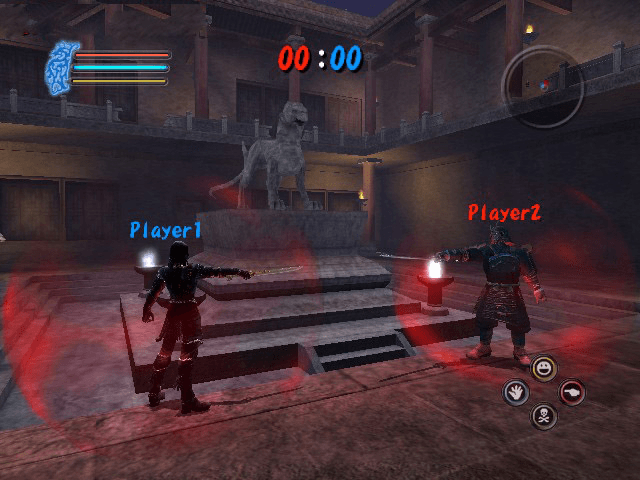The image size is (640, 480).
Task: Click the circular compass minimap
Action: point(542,87)
